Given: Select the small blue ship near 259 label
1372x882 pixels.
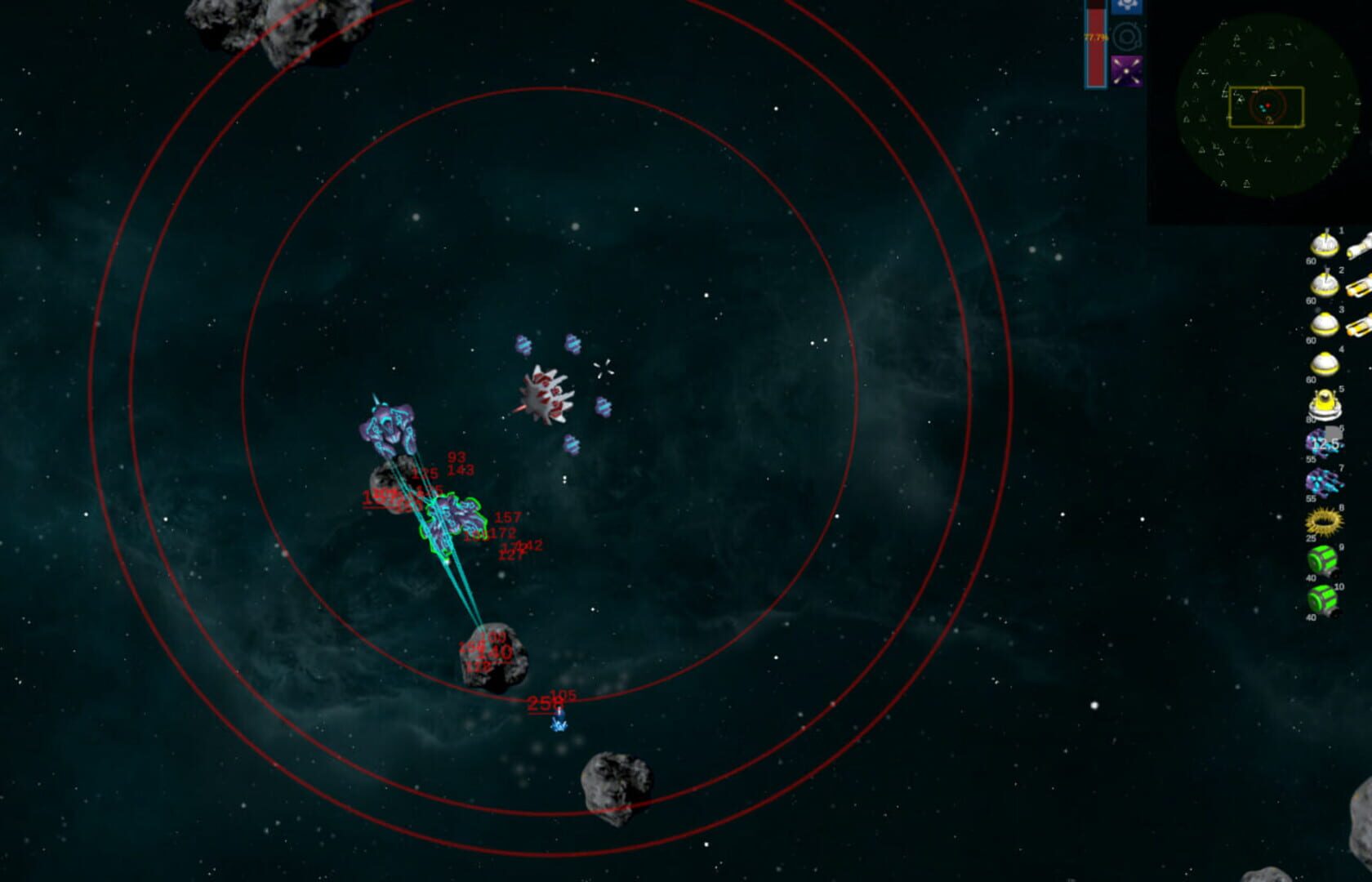Looking at the screenshot, I should coord(559,722).
